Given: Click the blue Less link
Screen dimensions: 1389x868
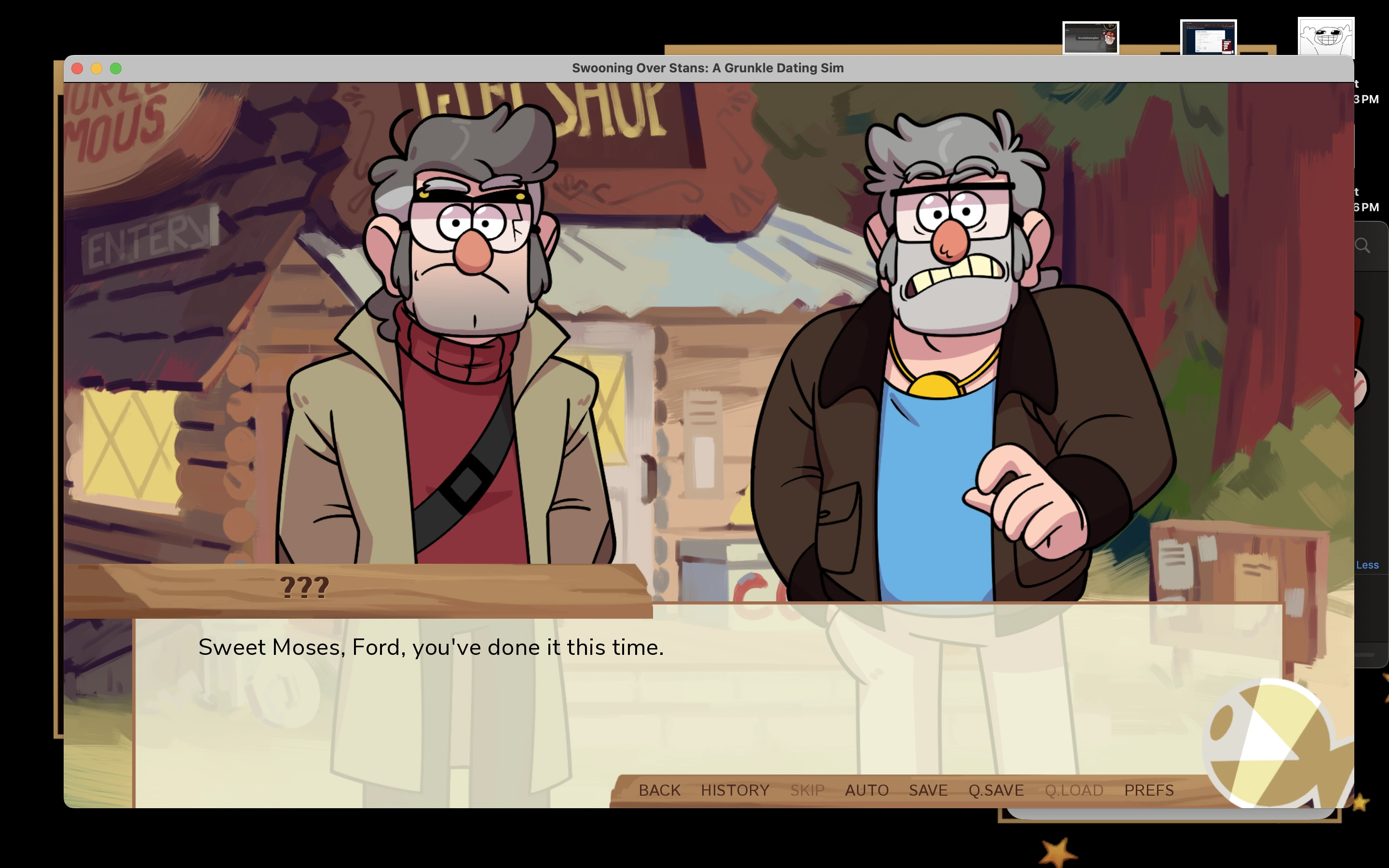Looking at the screenshot, I should click(1367, 565).
